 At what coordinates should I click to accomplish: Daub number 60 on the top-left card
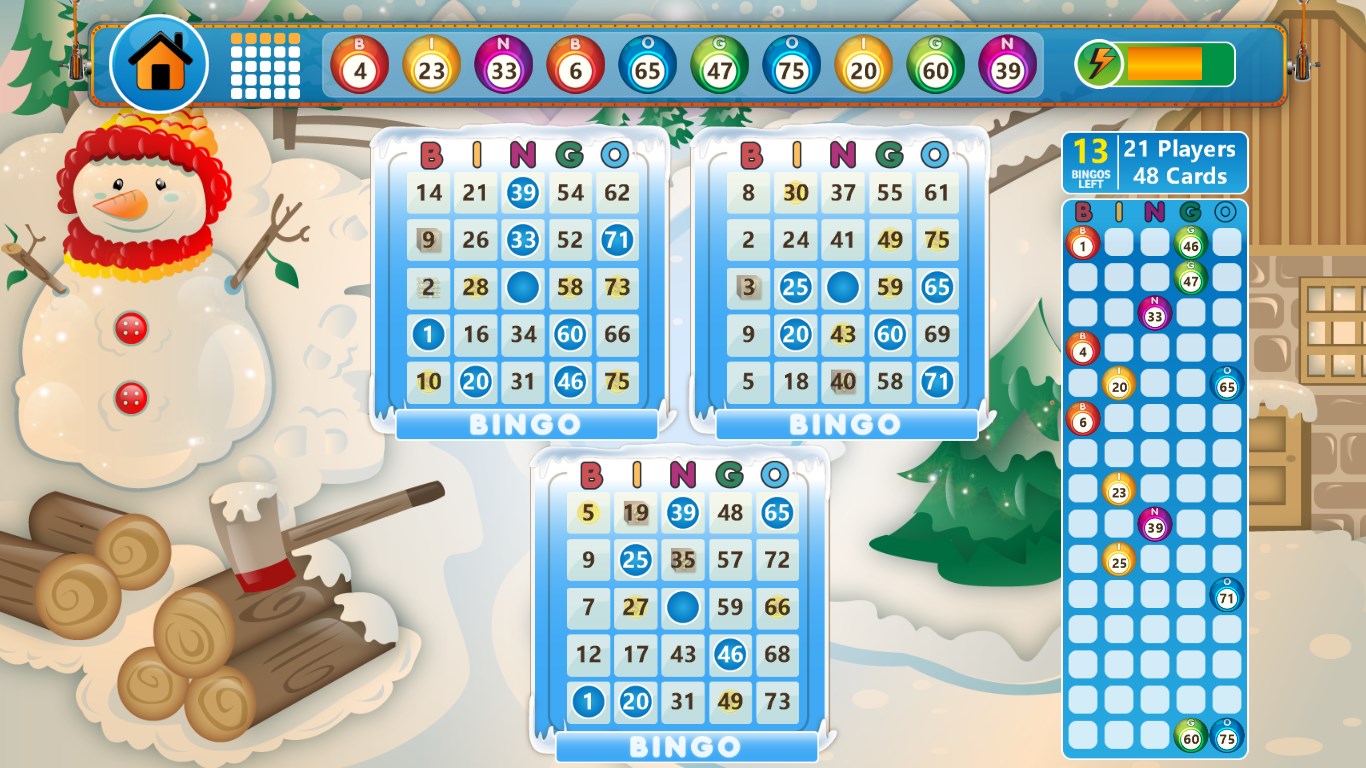[571, 335]
